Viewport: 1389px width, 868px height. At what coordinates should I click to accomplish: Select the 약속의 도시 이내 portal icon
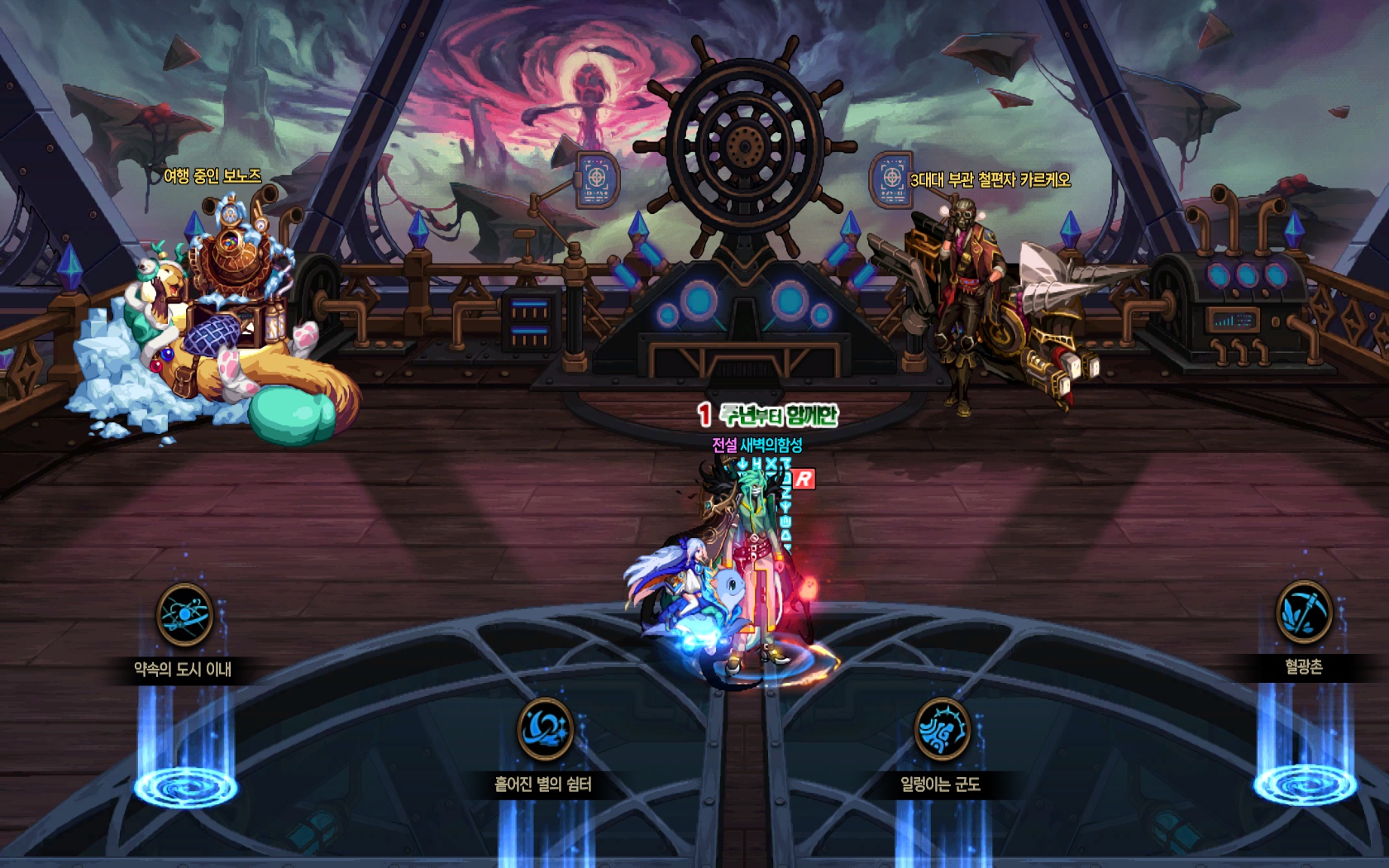(x=185, y=615)
